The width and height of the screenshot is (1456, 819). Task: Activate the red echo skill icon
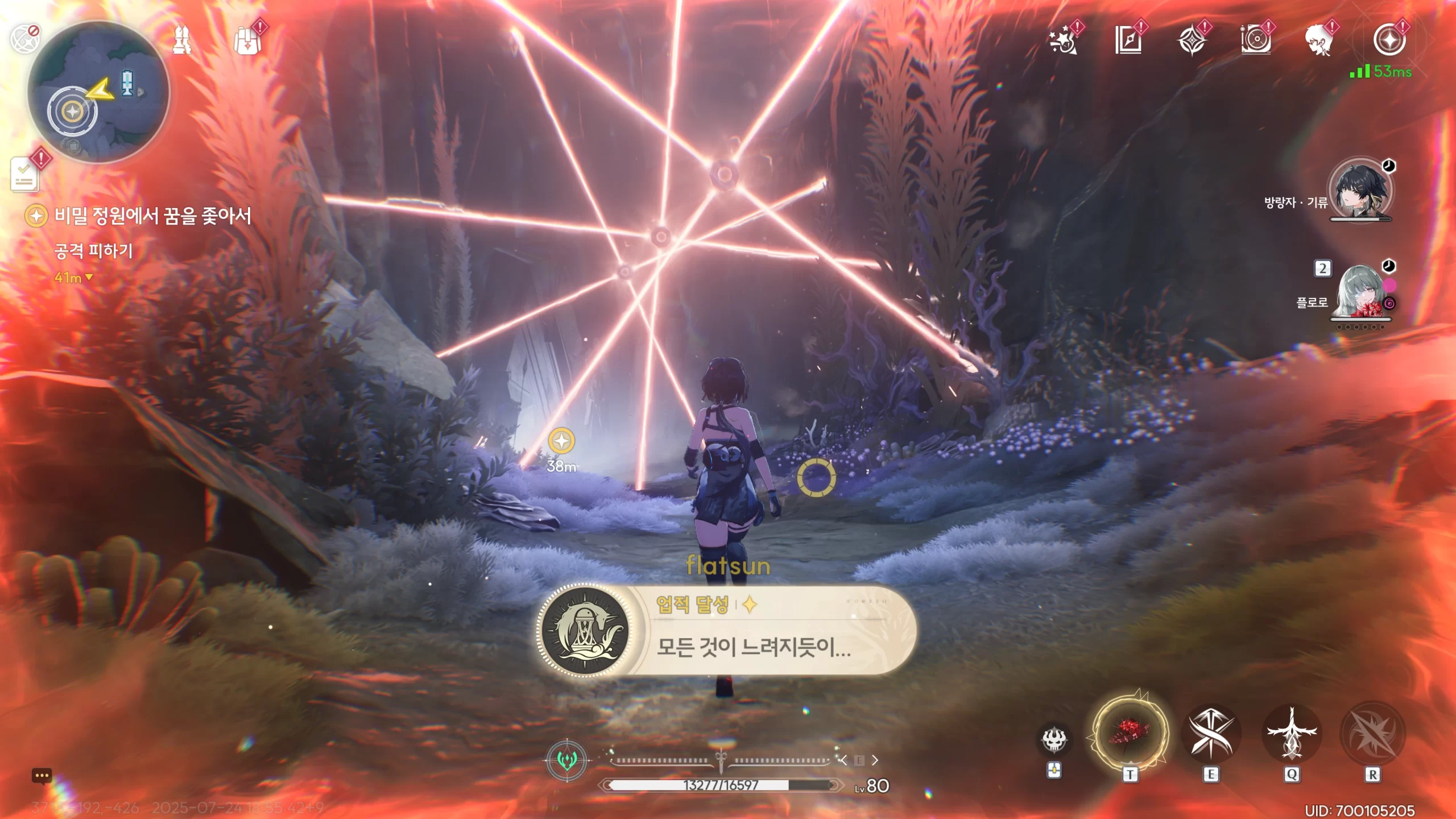pos(1130,732)
